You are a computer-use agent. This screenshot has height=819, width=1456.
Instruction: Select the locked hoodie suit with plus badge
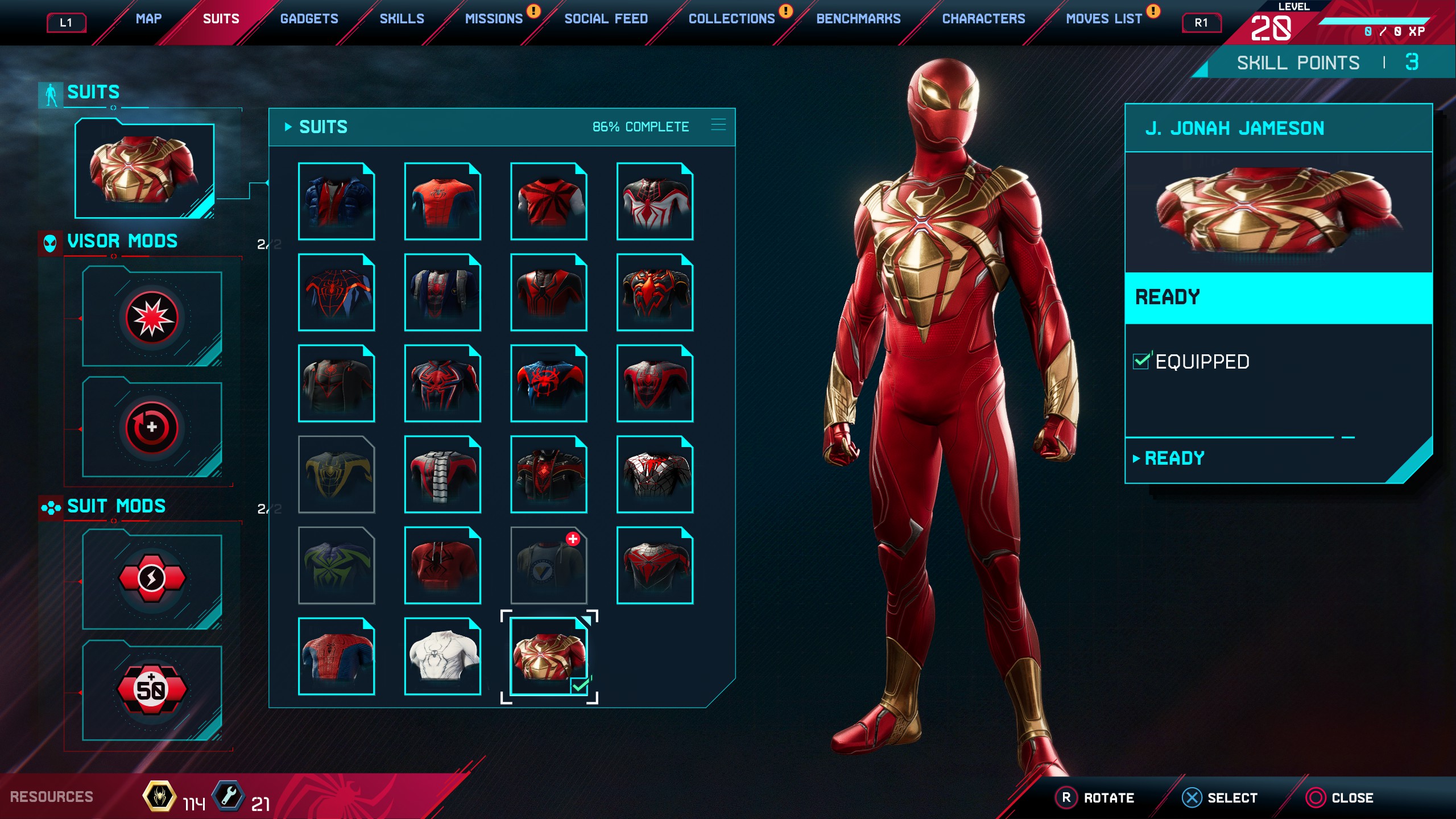[x=548, y=565]
